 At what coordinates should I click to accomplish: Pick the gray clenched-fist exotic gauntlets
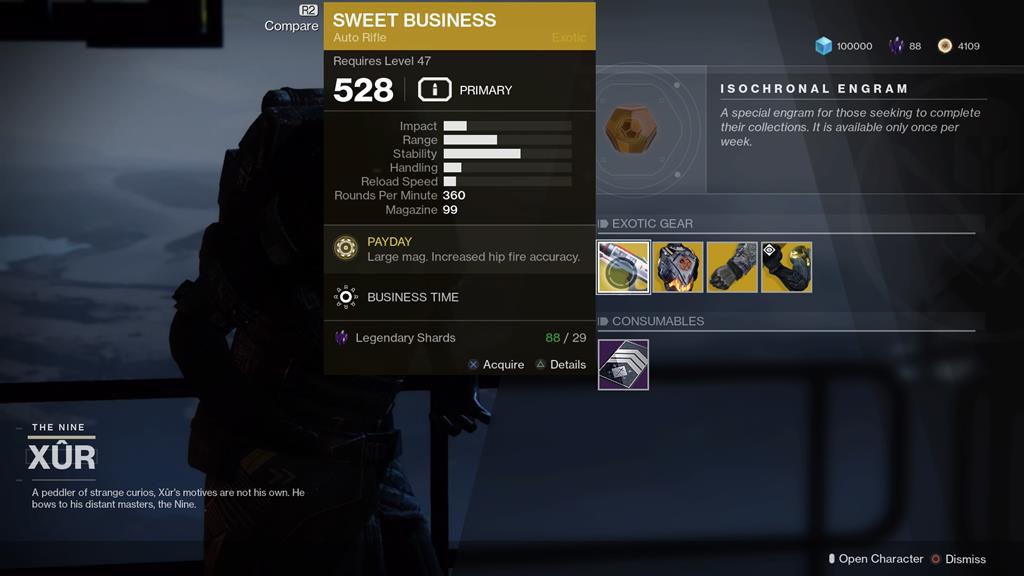(x=732, y=267)
